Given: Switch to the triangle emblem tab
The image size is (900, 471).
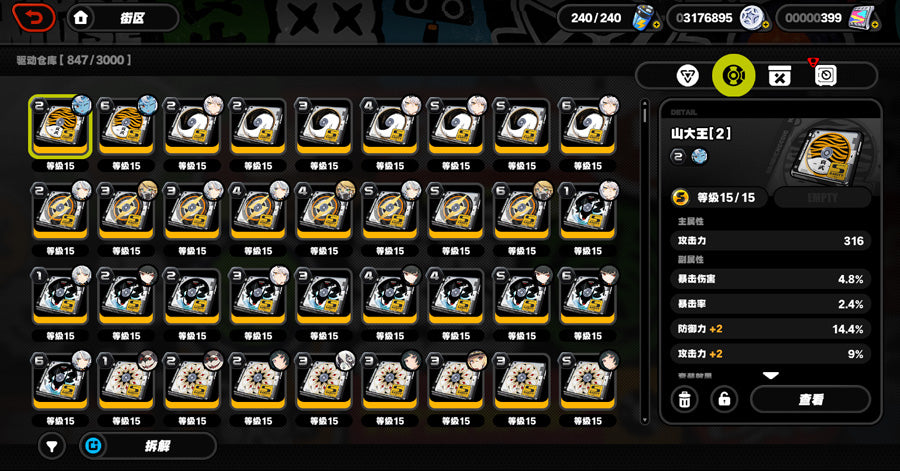Looking at the screenshot, I should [686, 76].
